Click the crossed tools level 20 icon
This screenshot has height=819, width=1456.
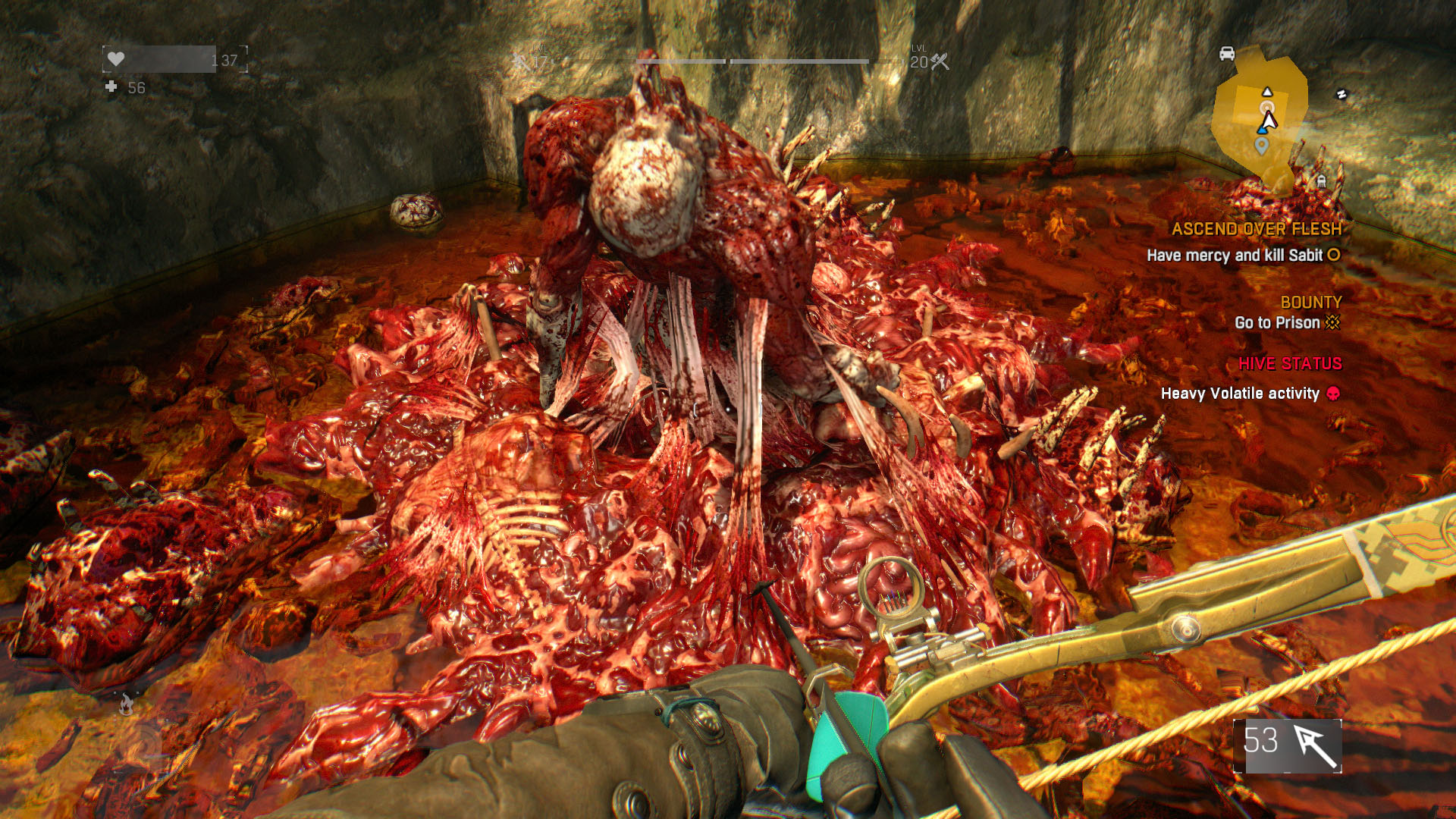(940, 62)
